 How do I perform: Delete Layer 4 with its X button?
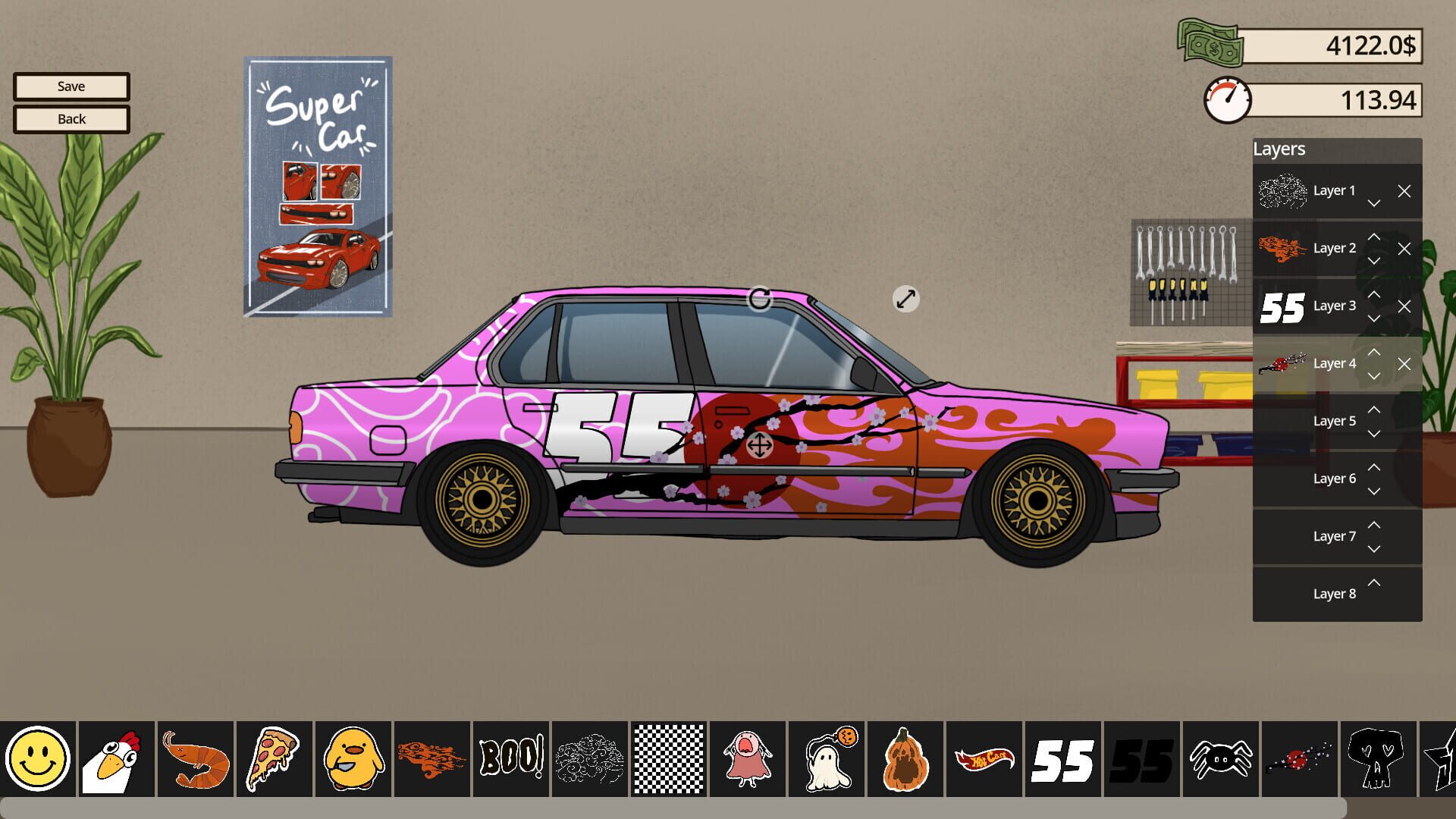[1404, 364]
